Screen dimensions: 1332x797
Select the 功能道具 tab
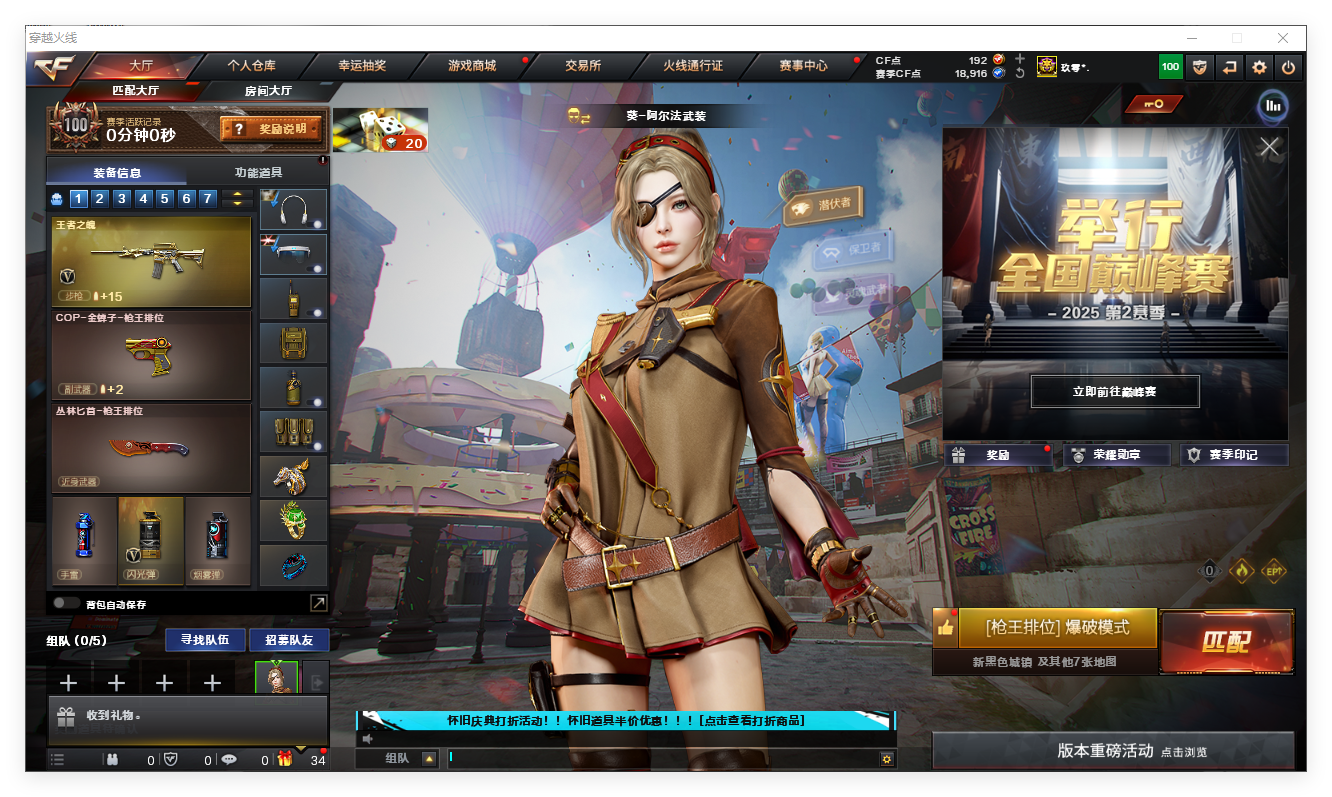tap(258, 172)
